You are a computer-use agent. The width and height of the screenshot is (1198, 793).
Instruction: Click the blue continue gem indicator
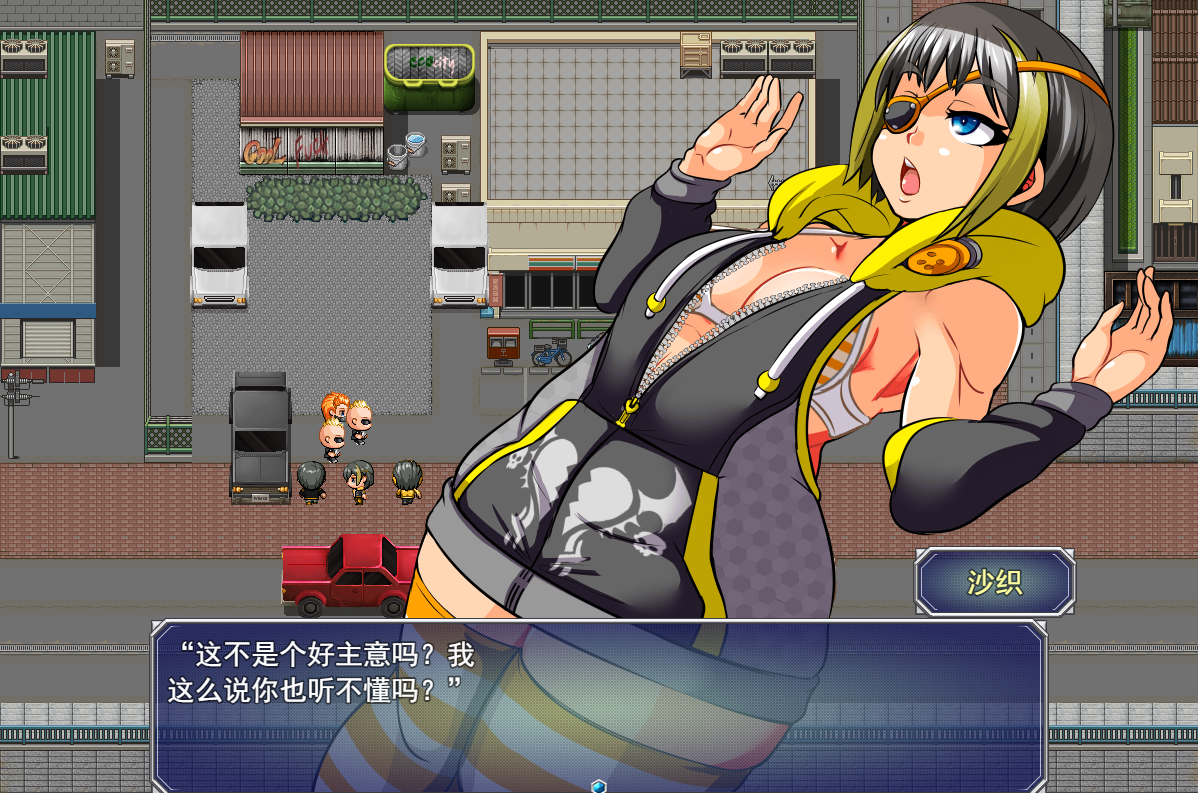pos(598,786)
